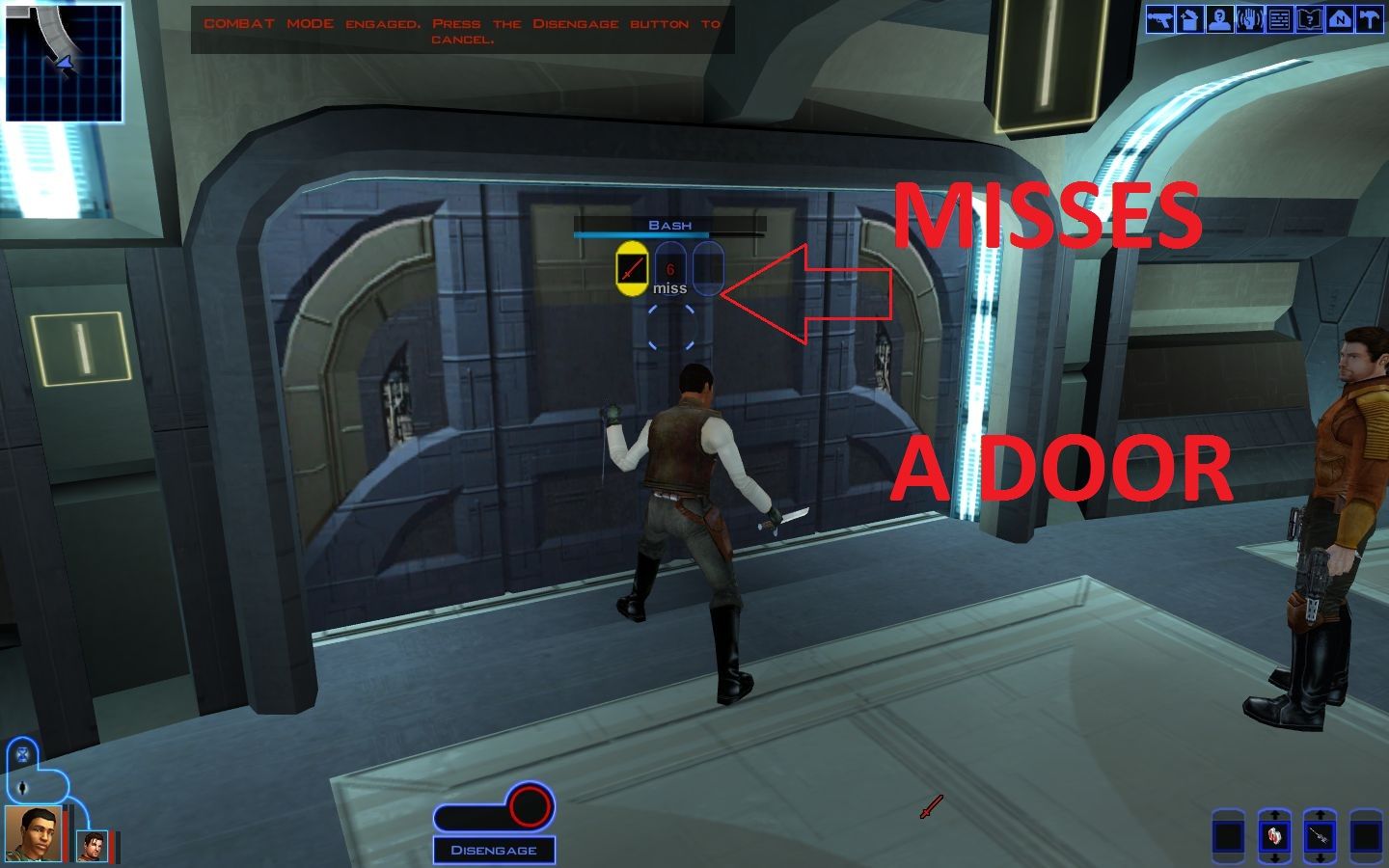
Task: Click the blue Bash progress bar
Action: [x=641, y=232]
